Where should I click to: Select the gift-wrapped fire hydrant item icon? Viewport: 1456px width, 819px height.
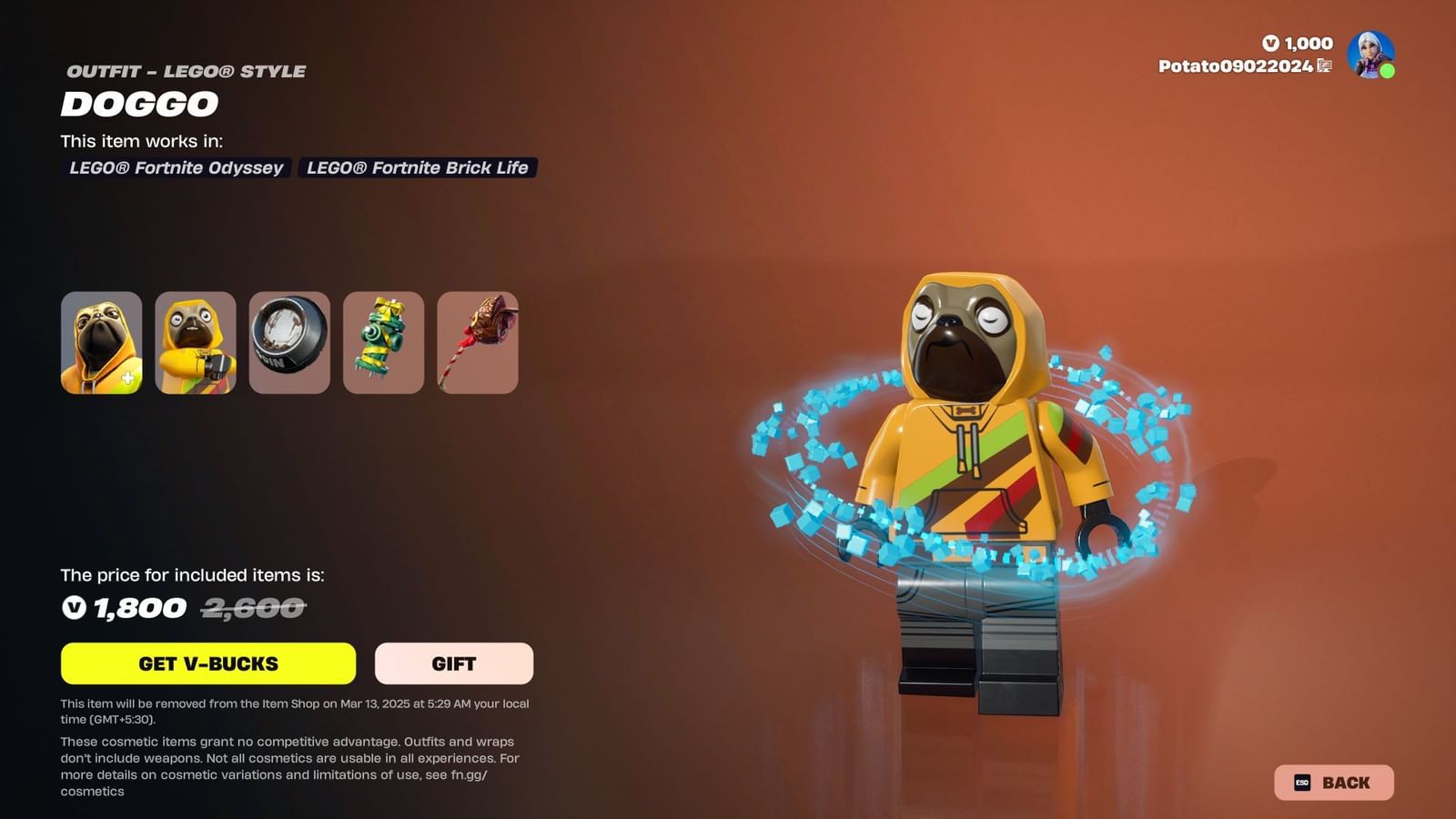tap(383, 343)
